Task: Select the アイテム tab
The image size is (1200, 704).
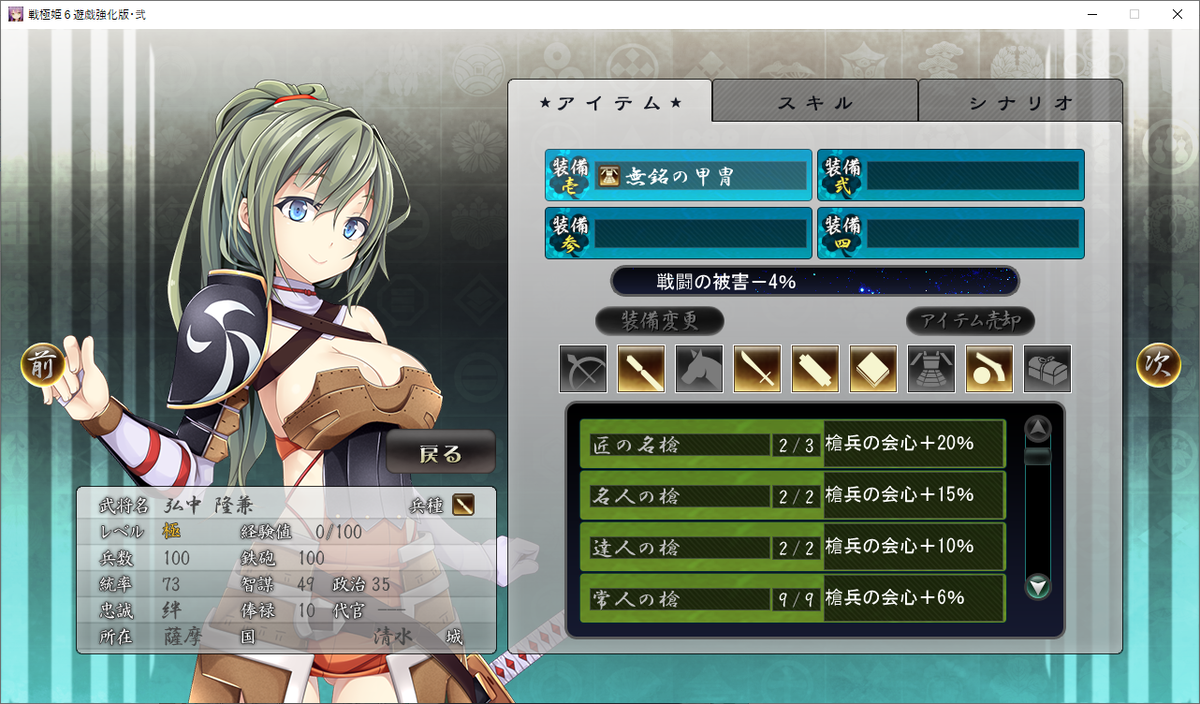Action: [610, 102]
